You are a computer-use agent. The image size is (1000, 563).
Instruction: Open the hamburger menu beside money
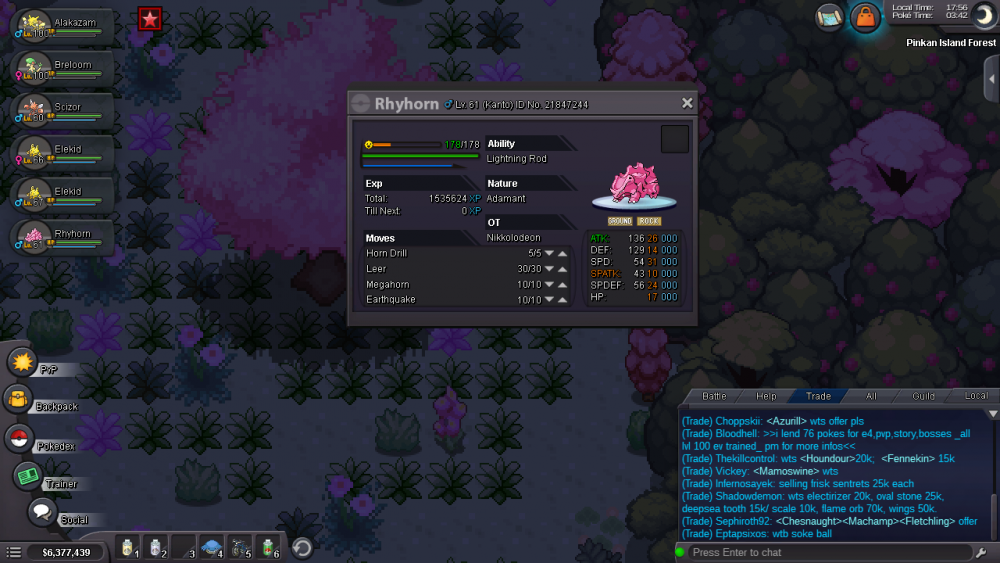pyautogui.click(x=13, y=552)
